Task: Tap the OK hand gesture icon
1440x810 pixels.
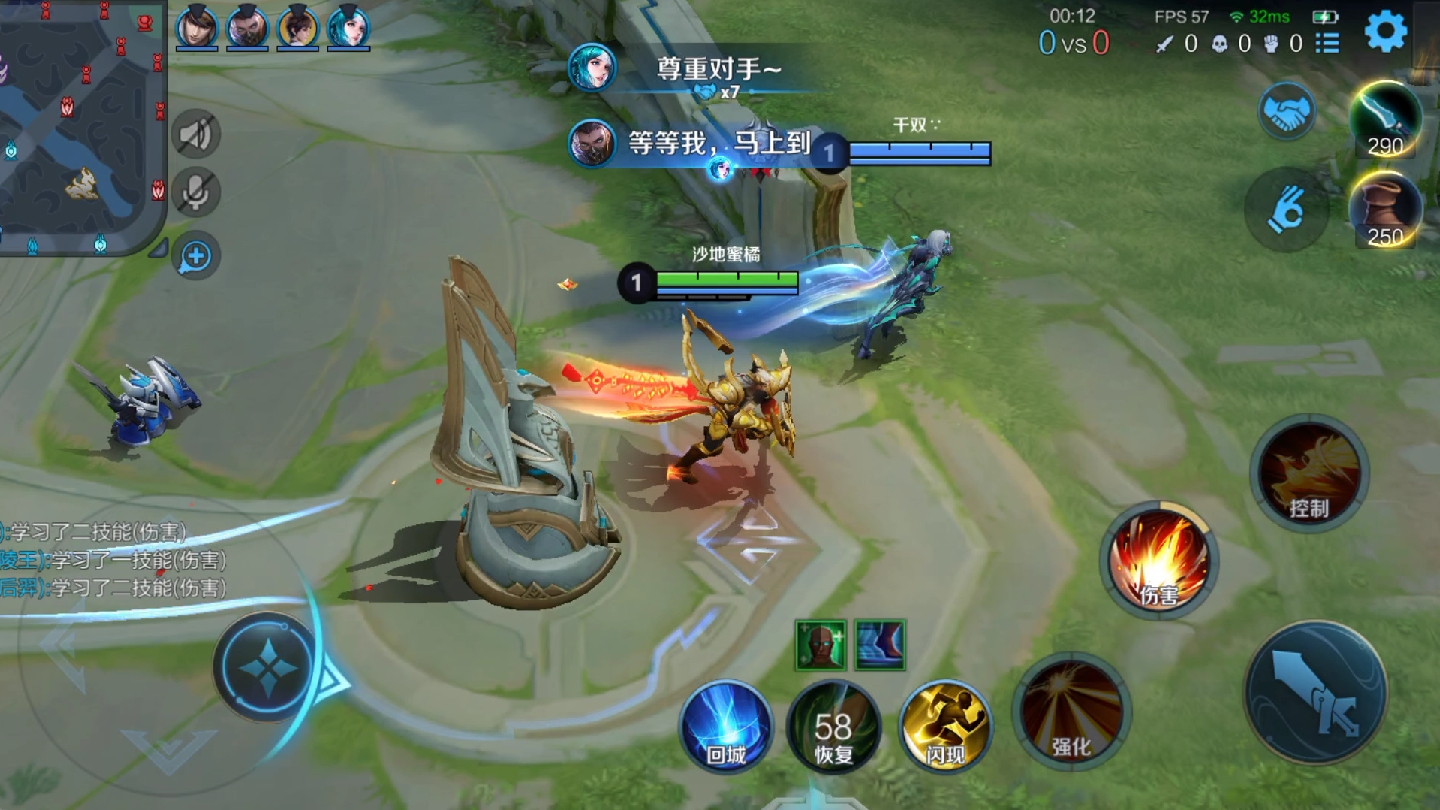Action: (1287, 210)
